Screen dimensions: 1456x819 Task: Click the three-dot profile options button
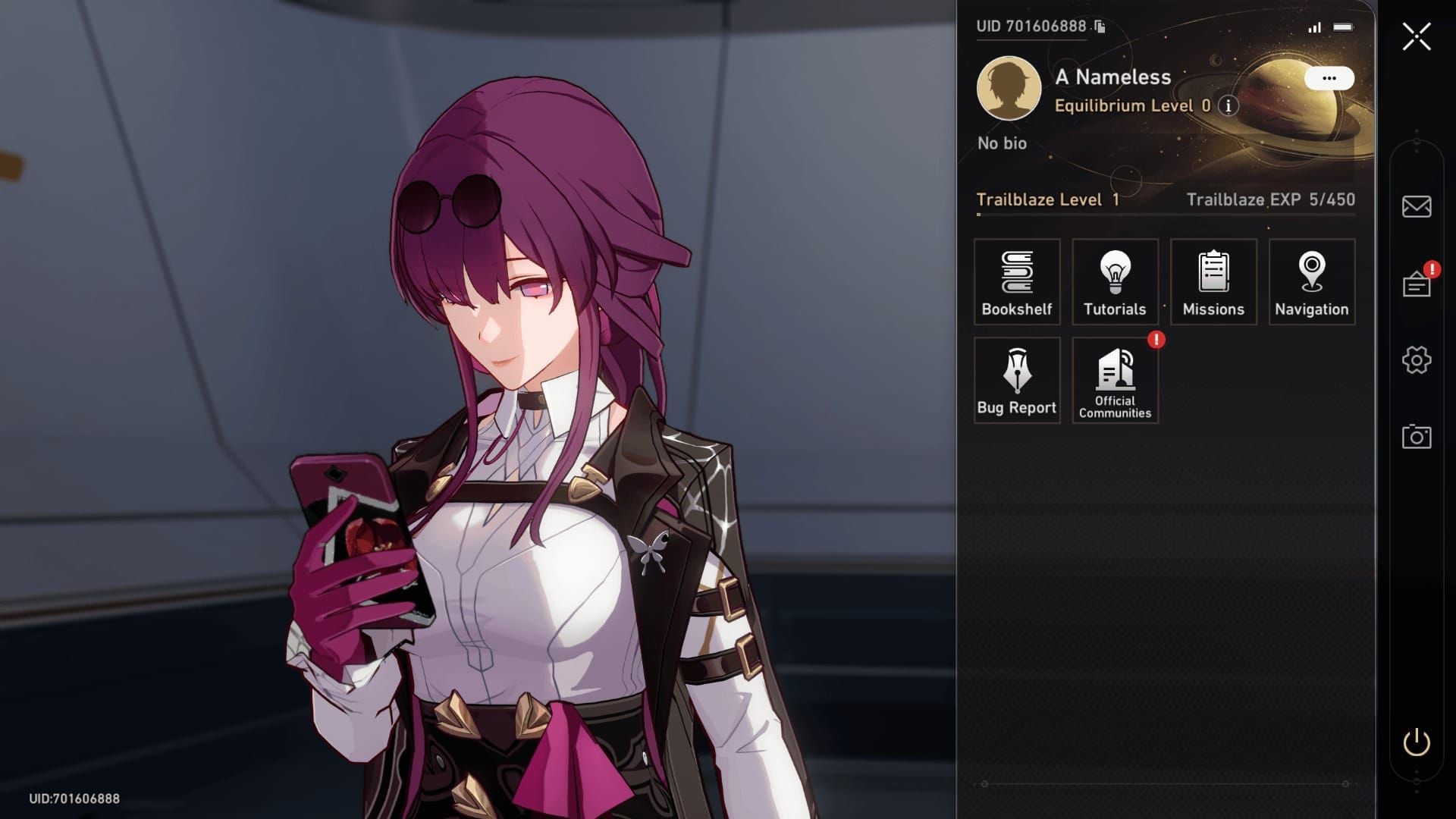pyautogui.click(x=1329, y=78)
